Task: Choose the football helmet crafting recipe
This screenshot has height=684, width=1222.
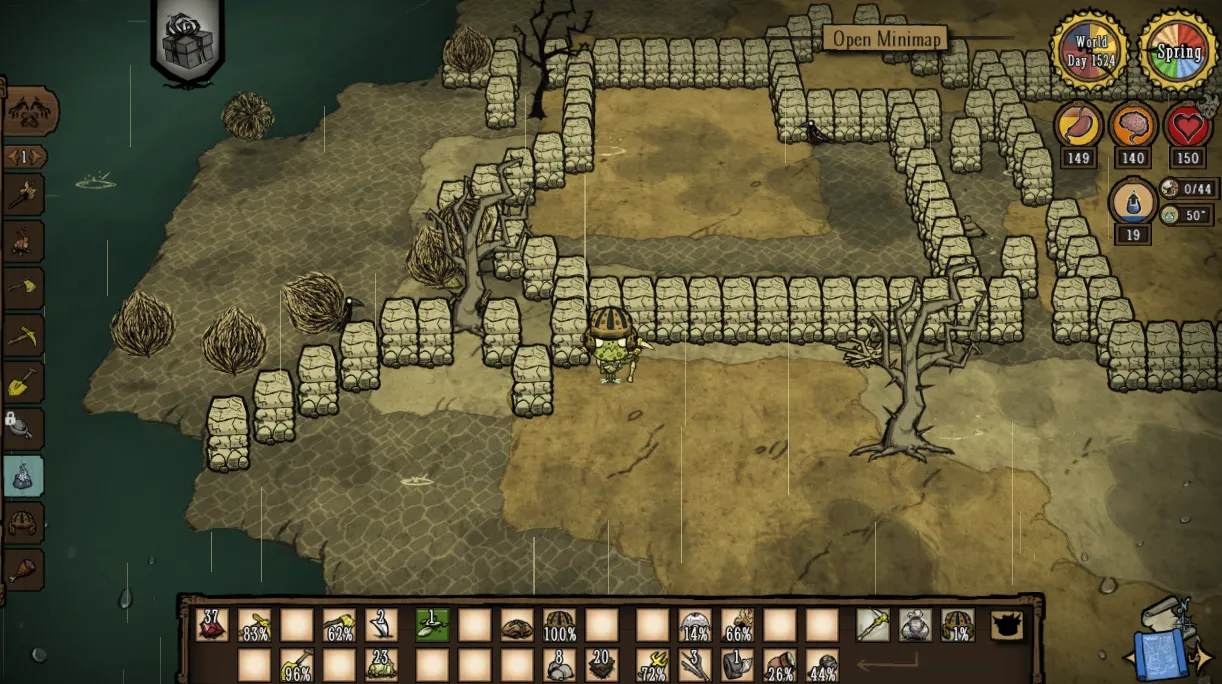Action: (24, 522)
